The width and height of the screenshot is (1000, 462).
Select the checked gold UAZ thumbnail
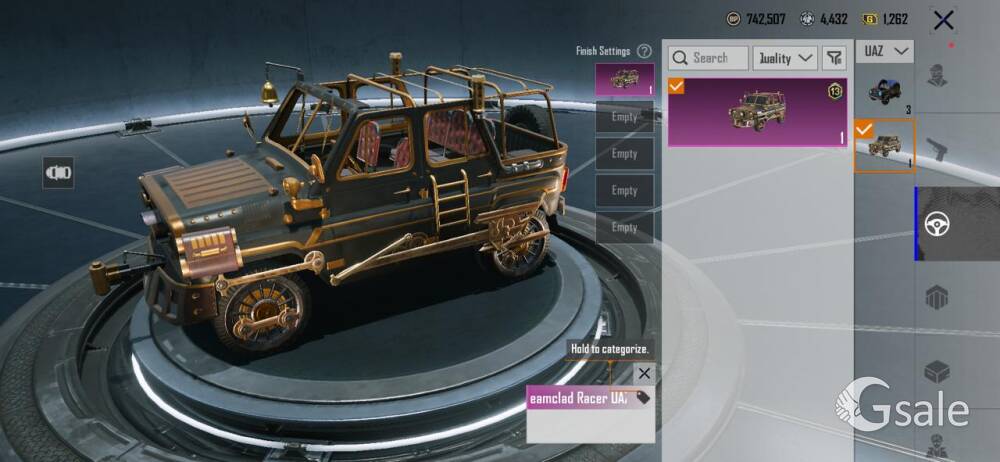click(x=884, y=146)
